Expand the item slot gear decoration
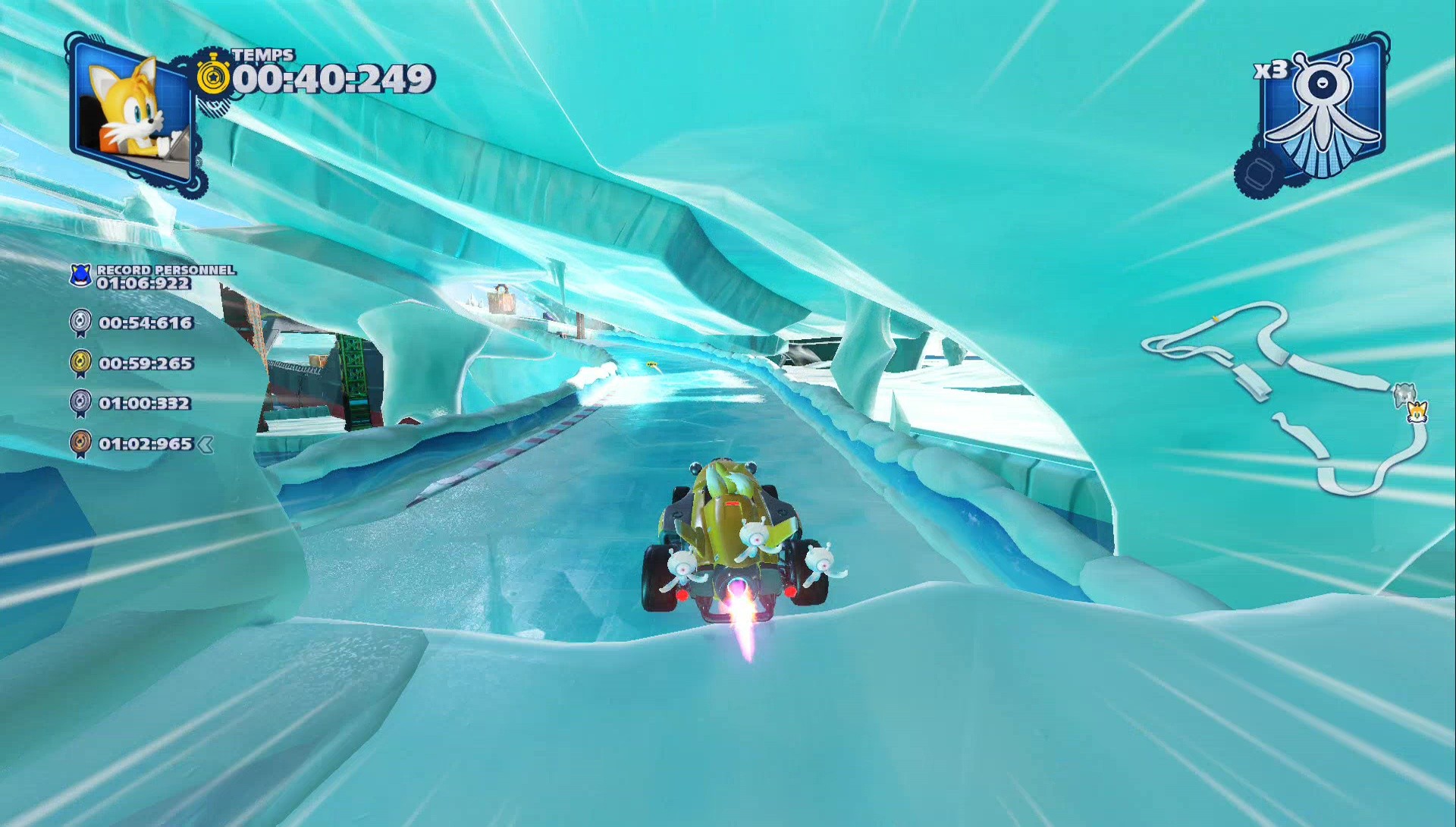 pos(1260,173)
